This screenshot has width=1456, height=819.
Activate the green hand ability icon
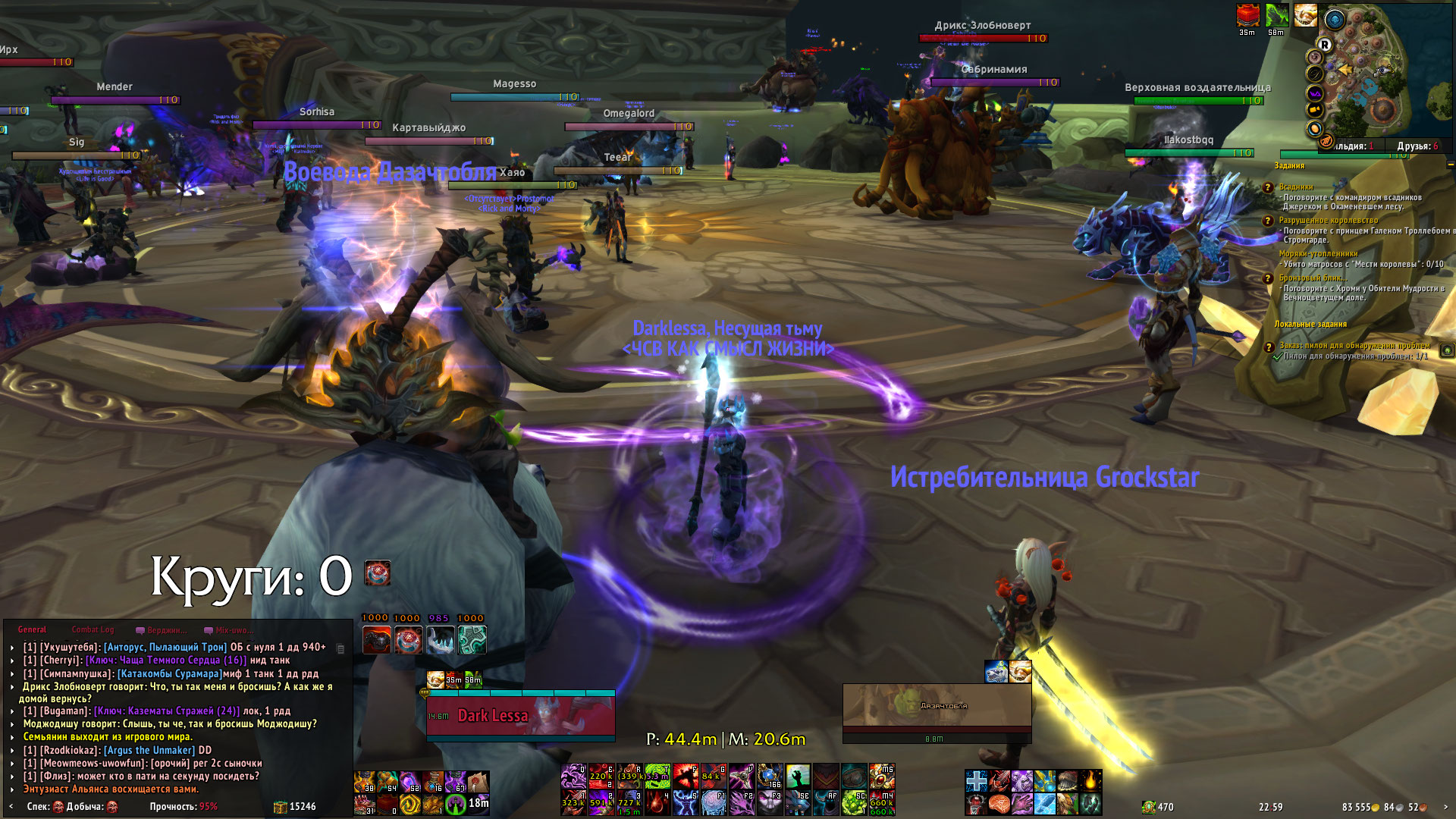[797, 776]
